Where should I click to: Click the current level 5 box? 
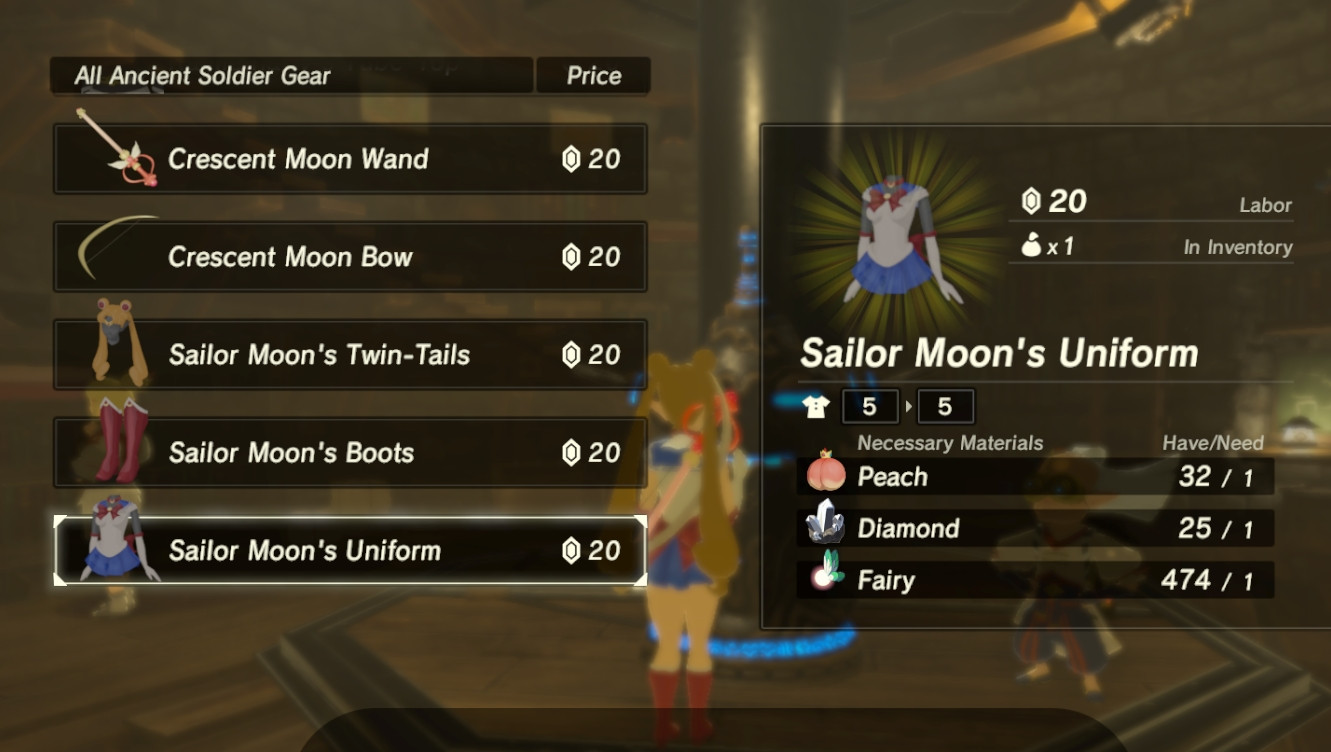[870, 406]
